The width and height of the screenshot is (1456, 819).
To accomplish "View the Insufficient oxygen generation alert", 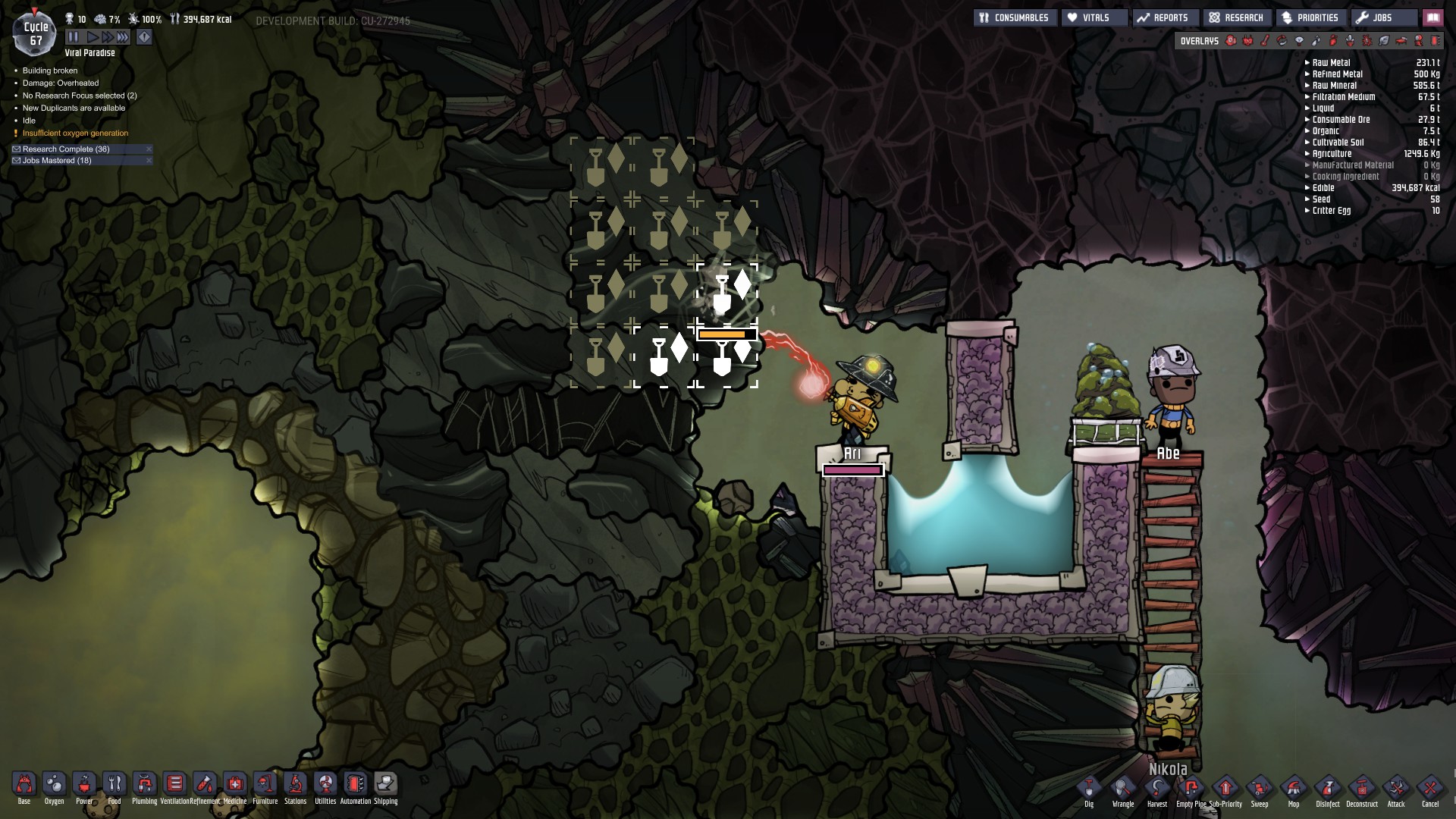I will [76, 133].
